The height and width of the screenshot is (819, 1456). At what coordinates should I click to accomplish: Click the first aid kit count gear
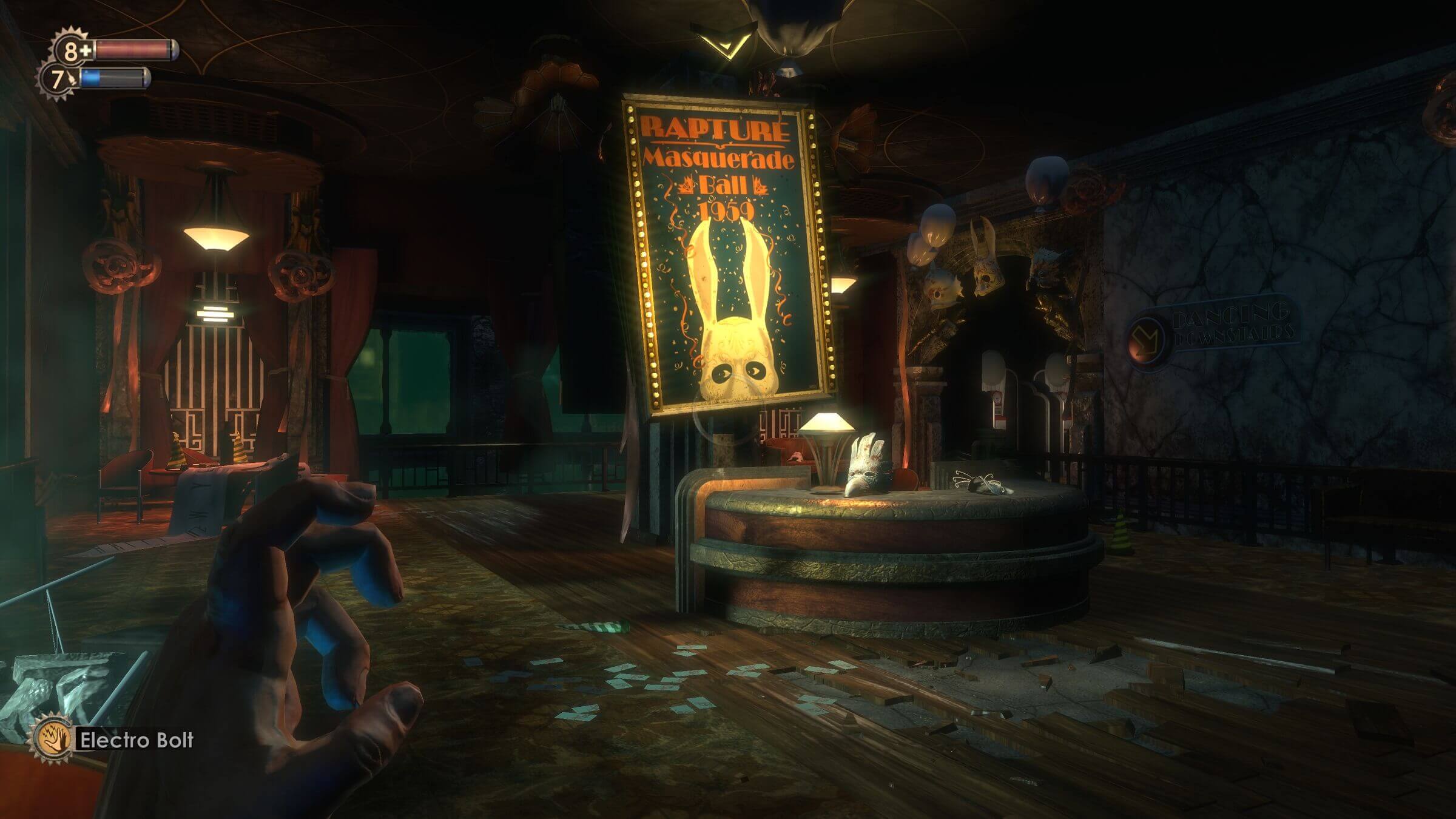point(72,51)
